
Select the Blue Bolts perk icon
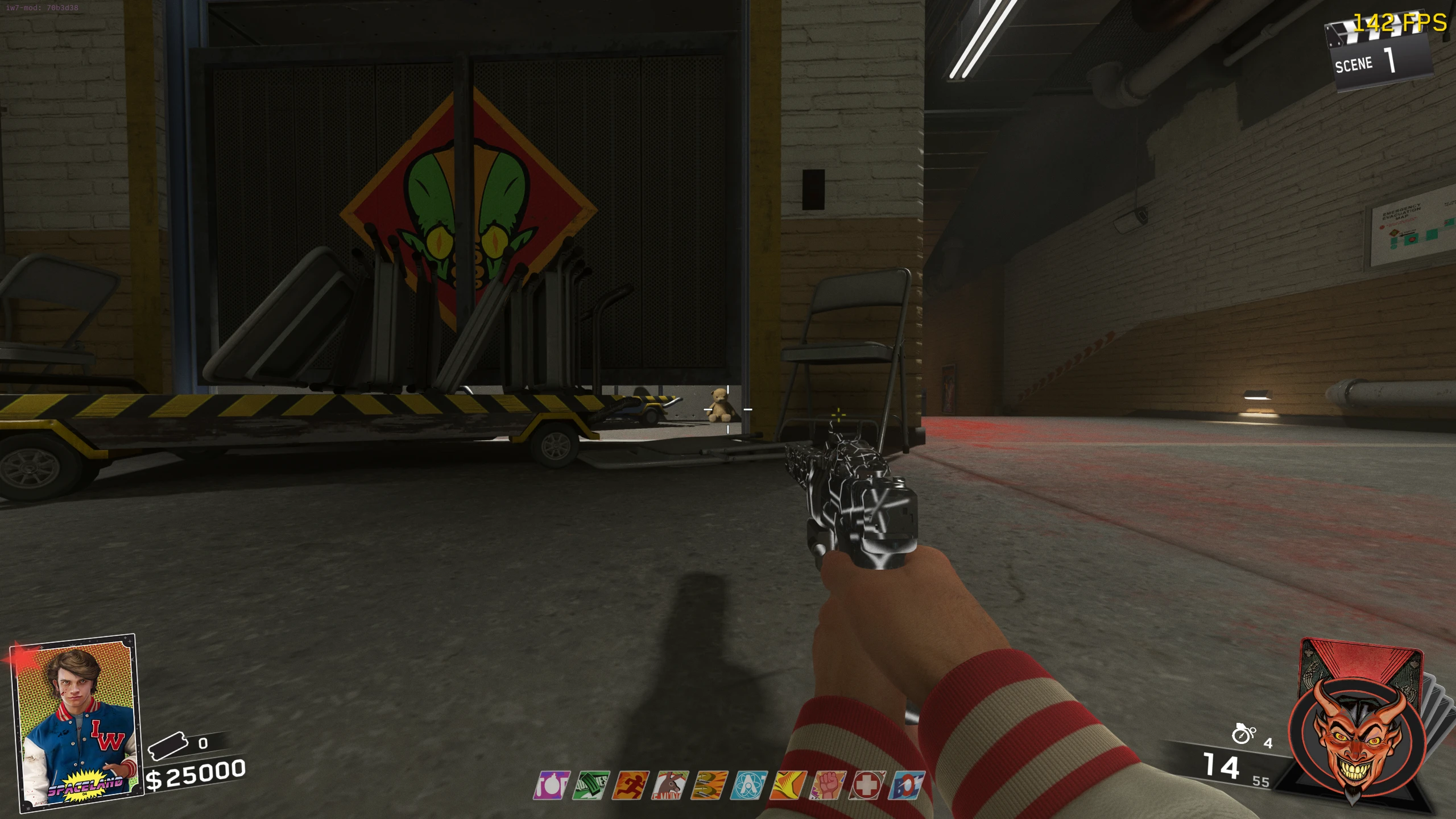click(907, 785)
